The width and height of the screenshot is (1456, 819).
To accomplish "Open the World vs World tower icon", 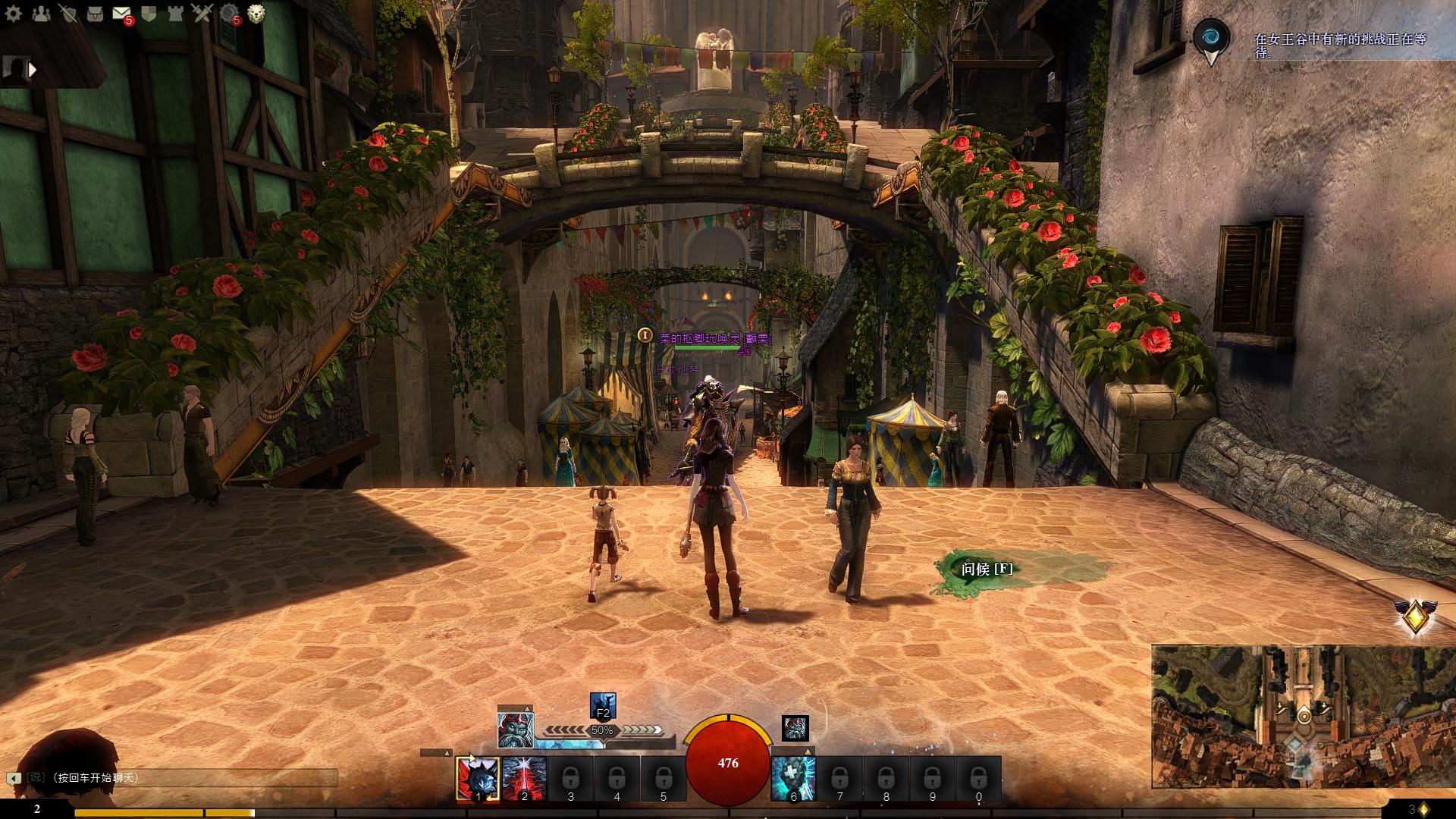I will [x=175, y=14].
